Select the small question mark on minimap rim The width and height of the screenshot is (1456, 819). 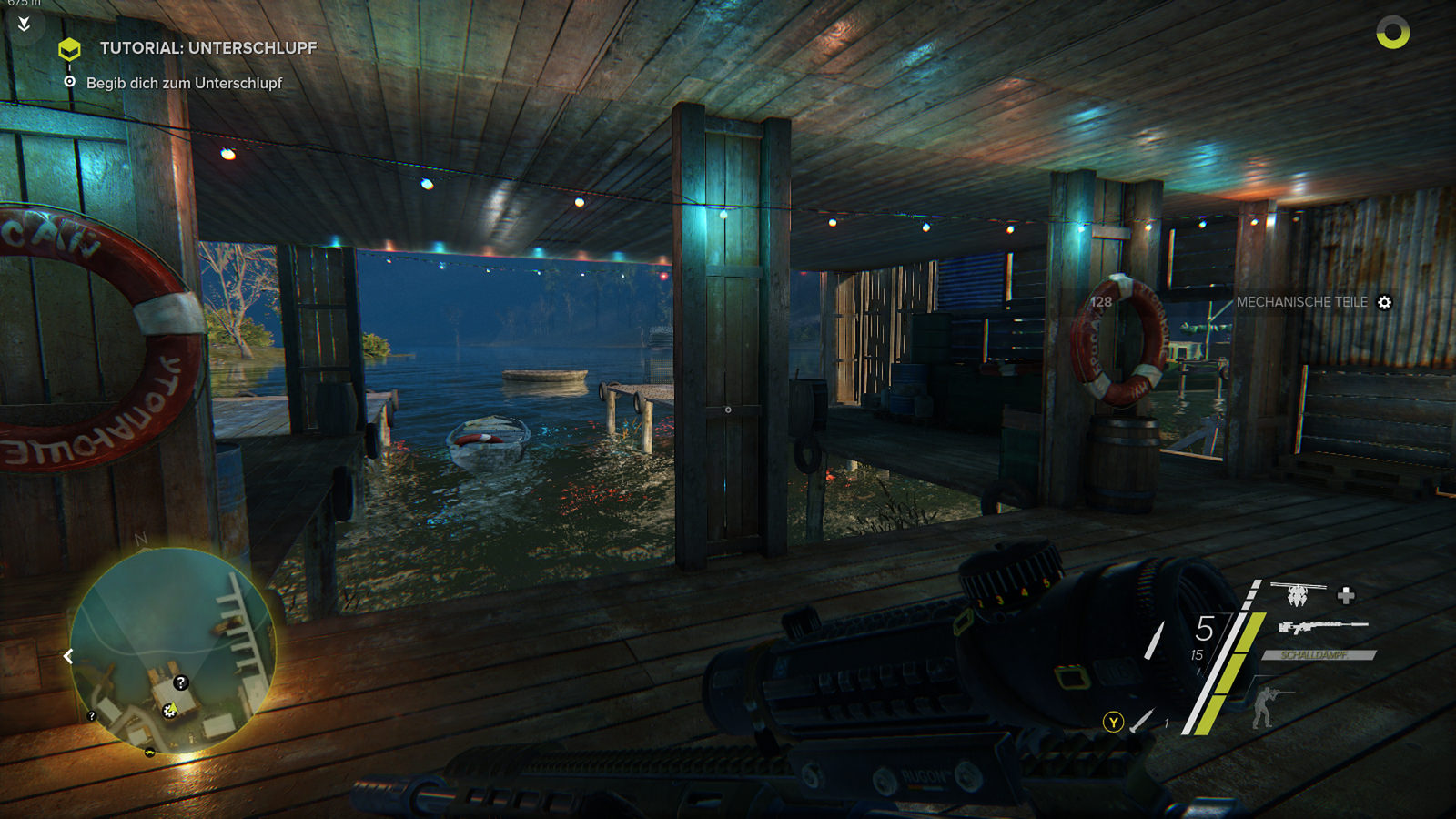pyautogui.click(x=91, y=716)
